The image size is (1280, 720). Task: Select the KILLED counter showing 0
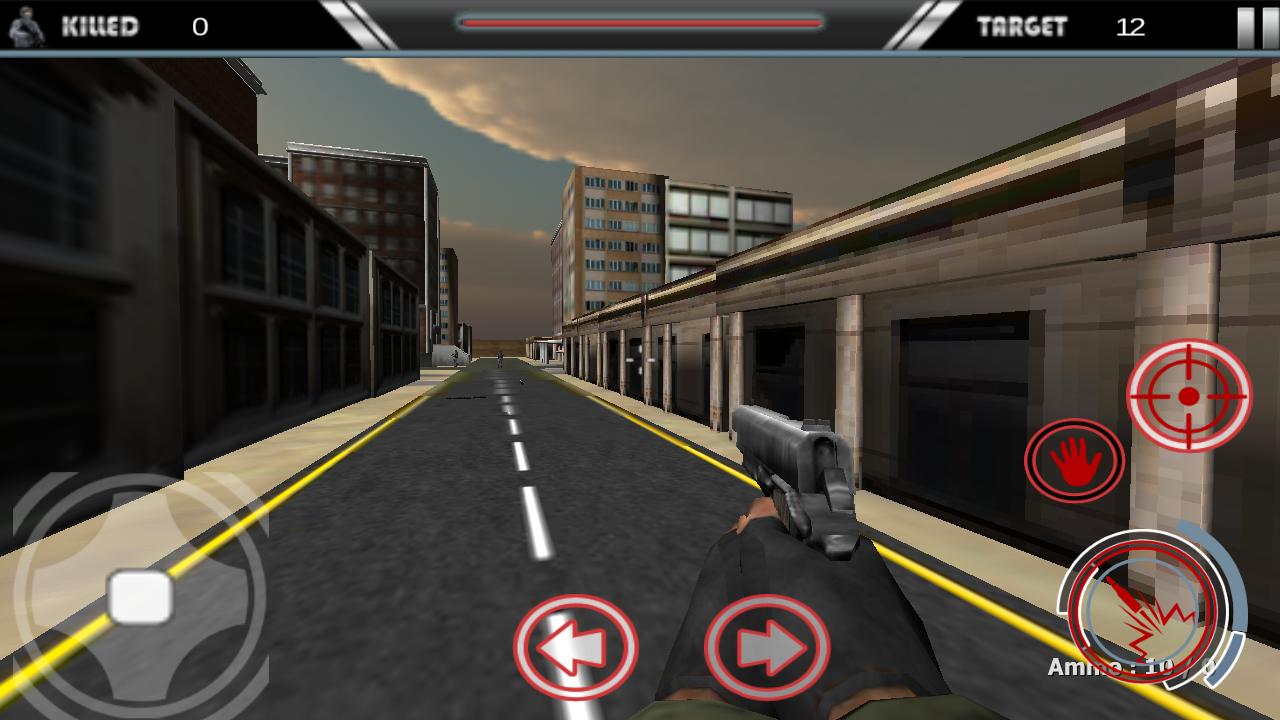[200, 27]
